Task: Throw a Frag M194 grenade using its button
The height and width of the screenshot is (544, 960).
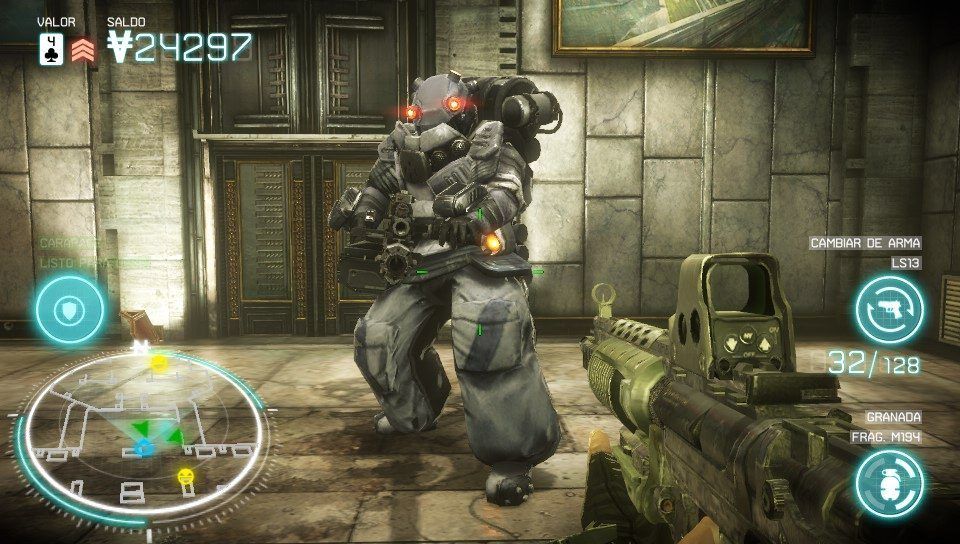Action: point(889,484)
